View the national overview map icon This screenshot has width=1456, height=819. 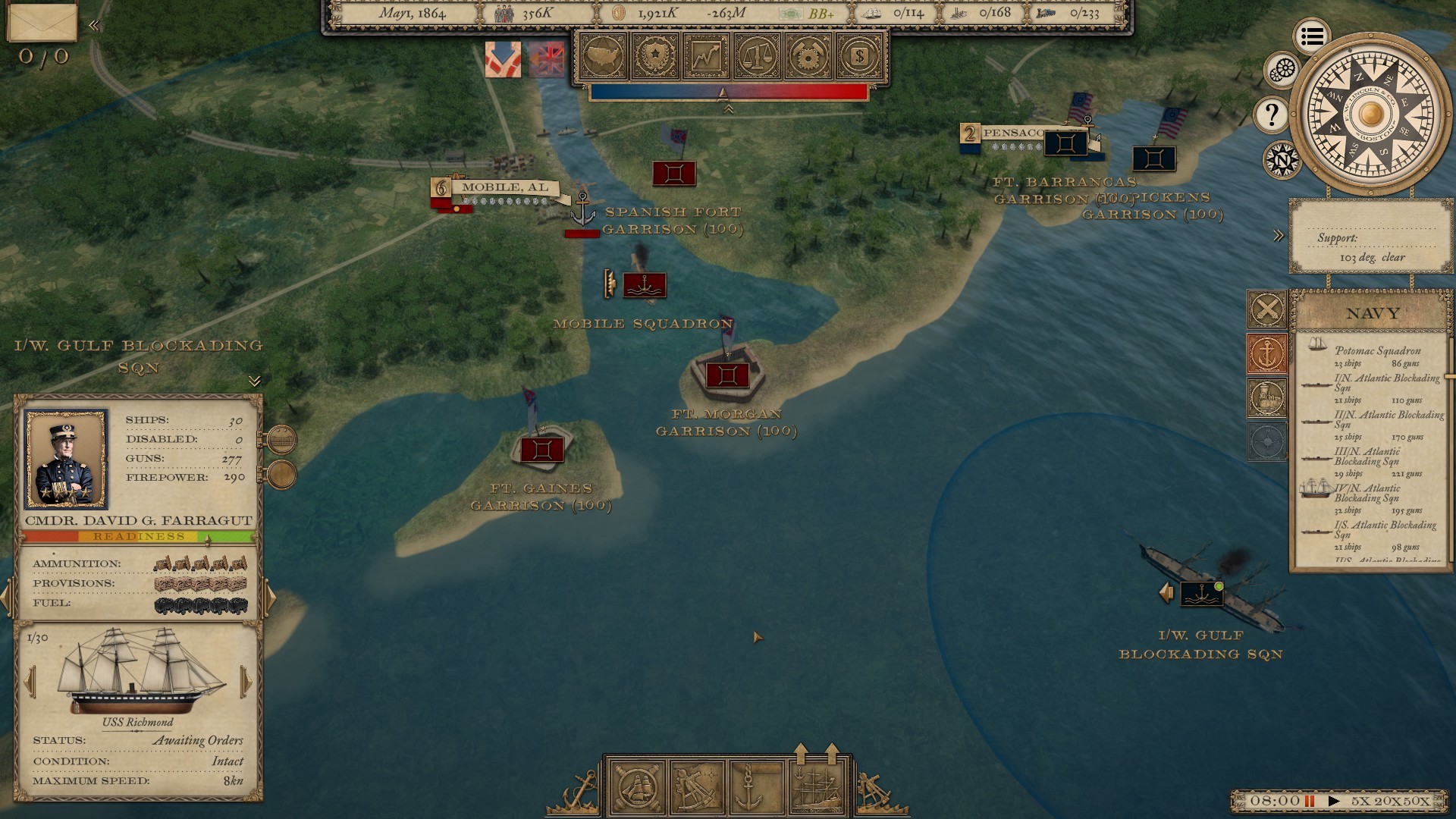(x=601, y=56)
